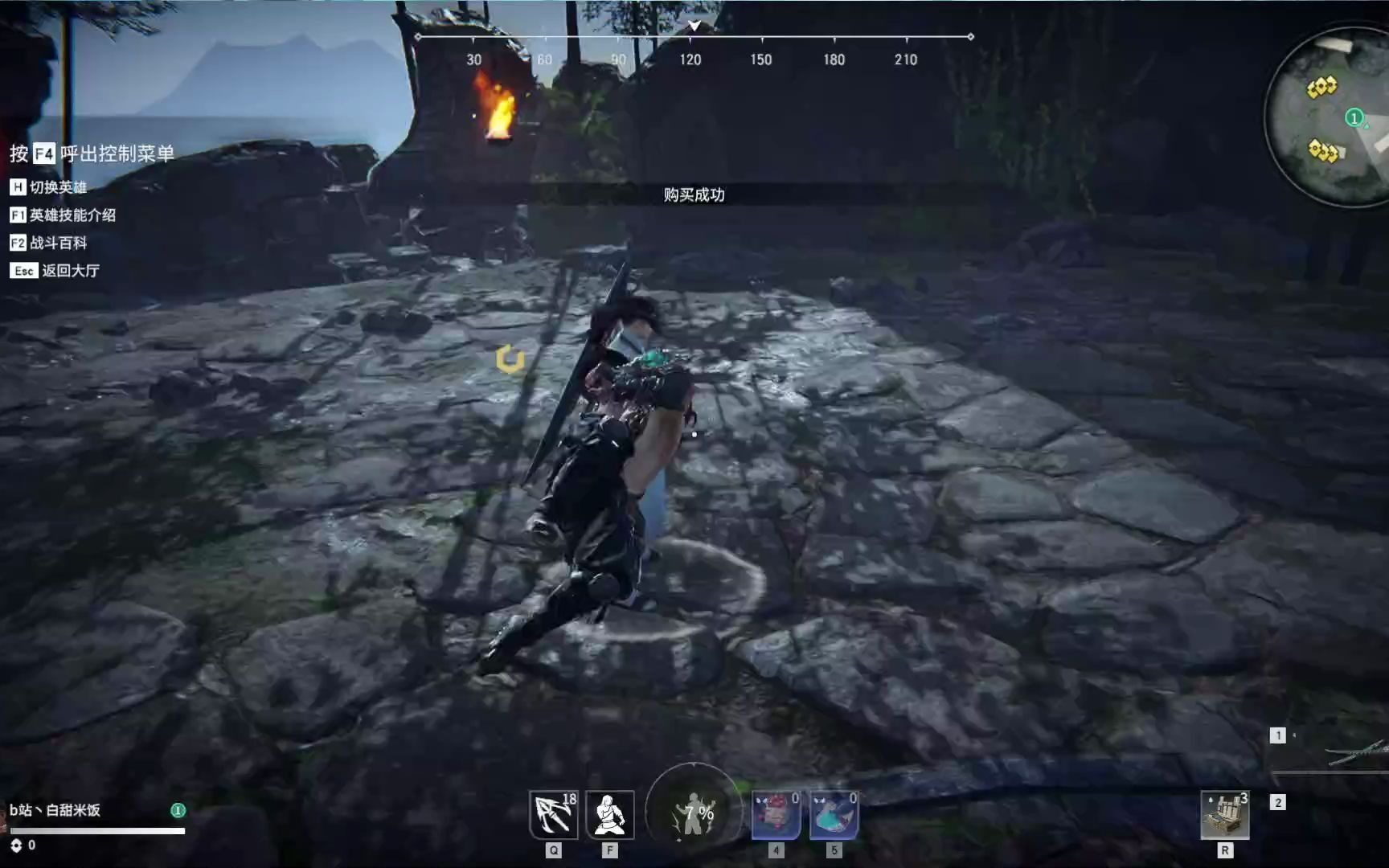Click the 购买成功 purchase success notification
Screen dimensions: 1389x868
click(x=693, y=195)
